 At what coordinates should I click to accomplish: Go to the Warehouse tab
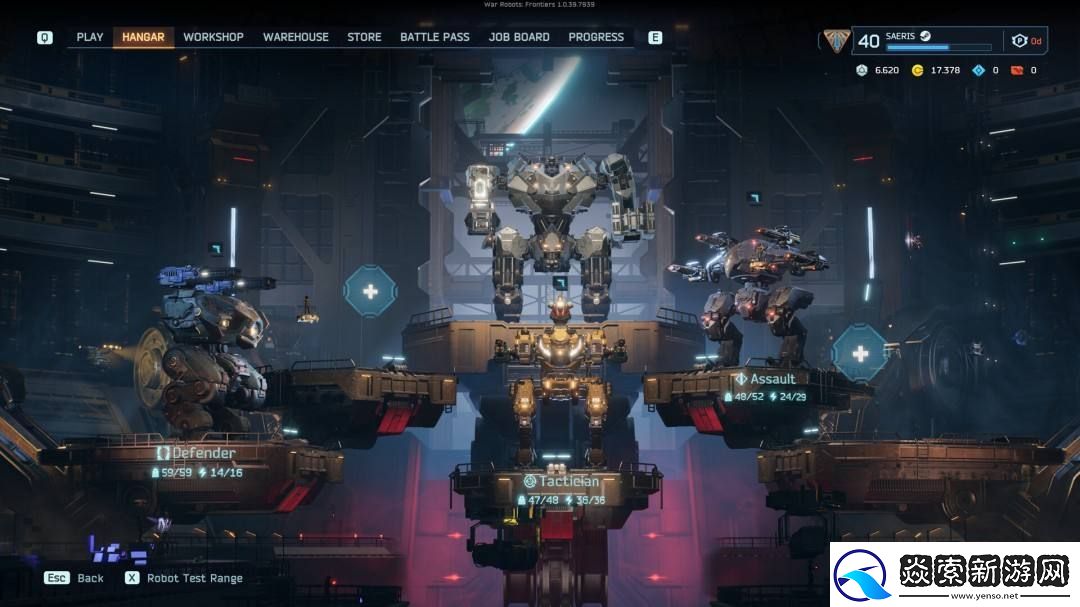click(x=295, y=37)
